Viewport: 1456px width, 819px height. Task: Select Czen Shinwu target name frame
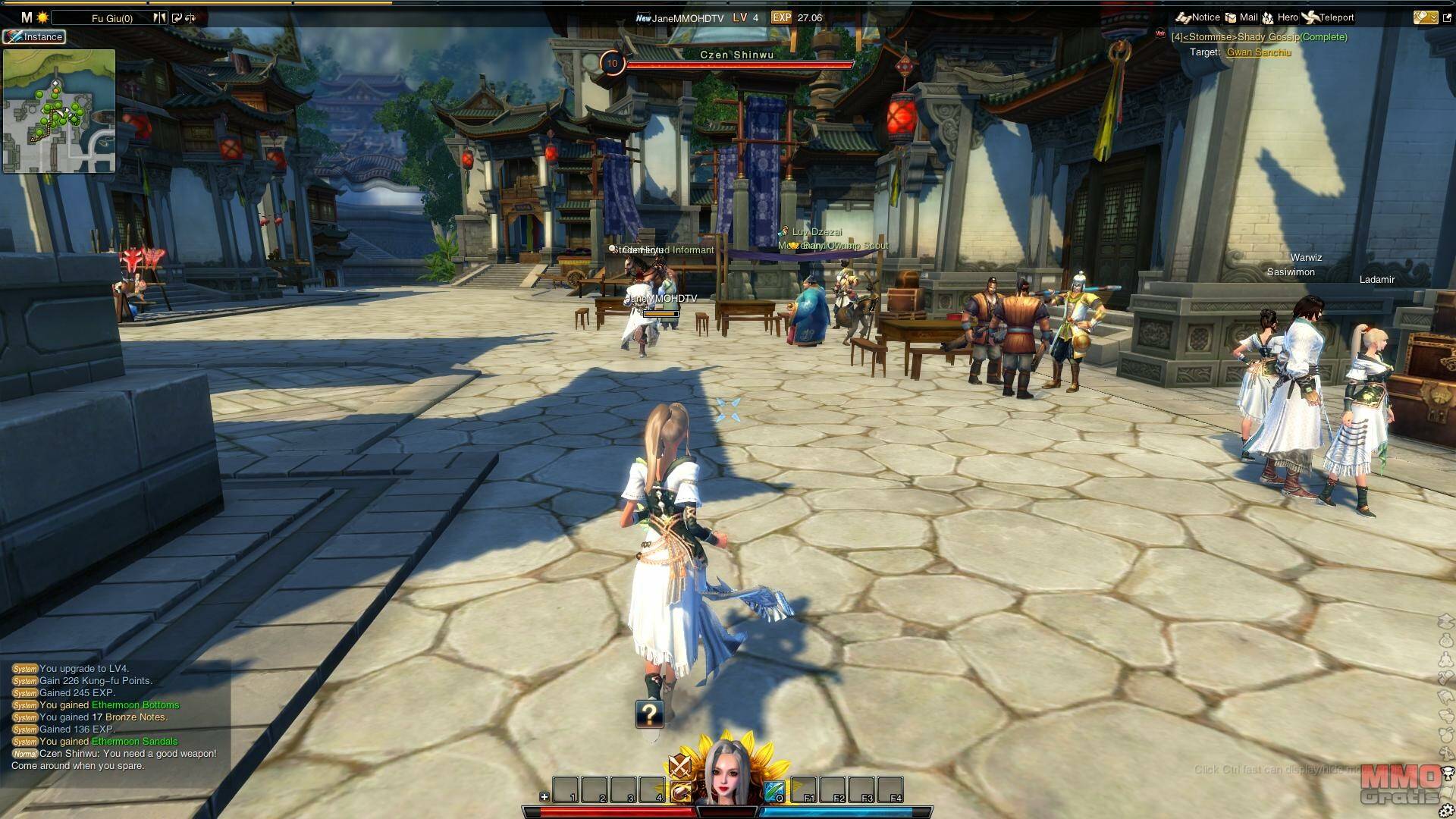(736, 55)
